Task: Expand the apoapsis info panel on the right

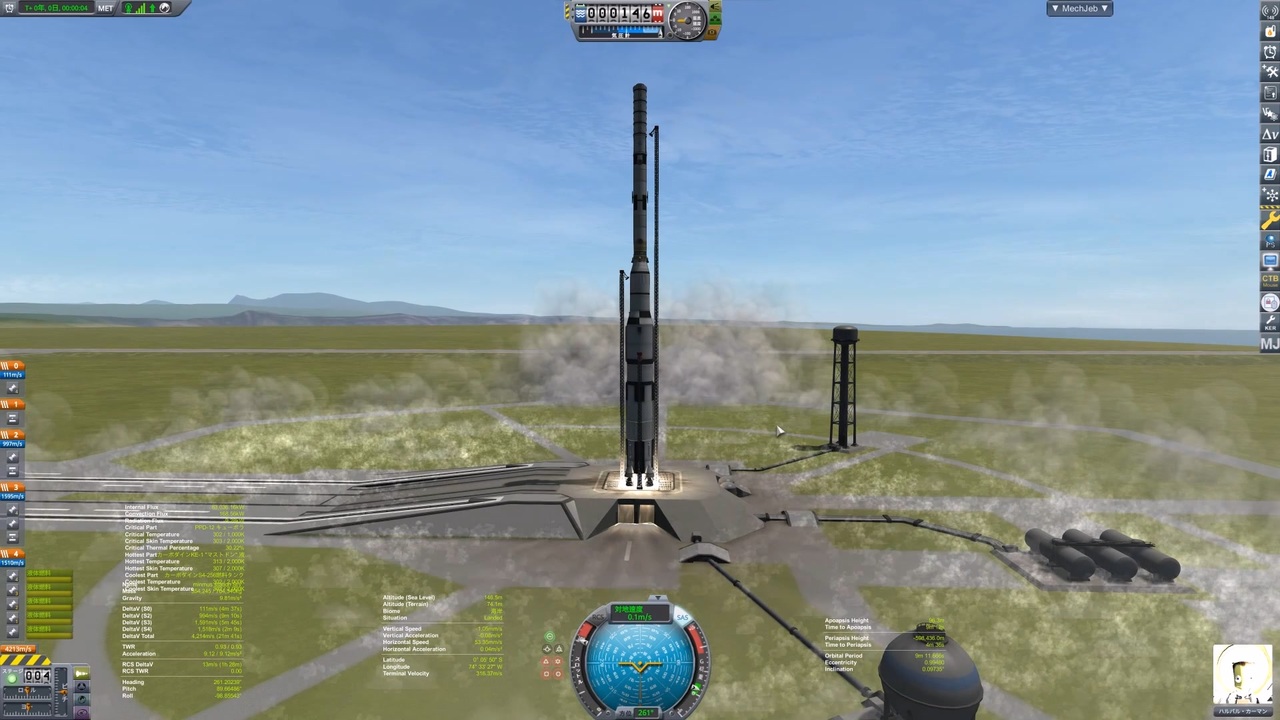Action: (846, 621)
